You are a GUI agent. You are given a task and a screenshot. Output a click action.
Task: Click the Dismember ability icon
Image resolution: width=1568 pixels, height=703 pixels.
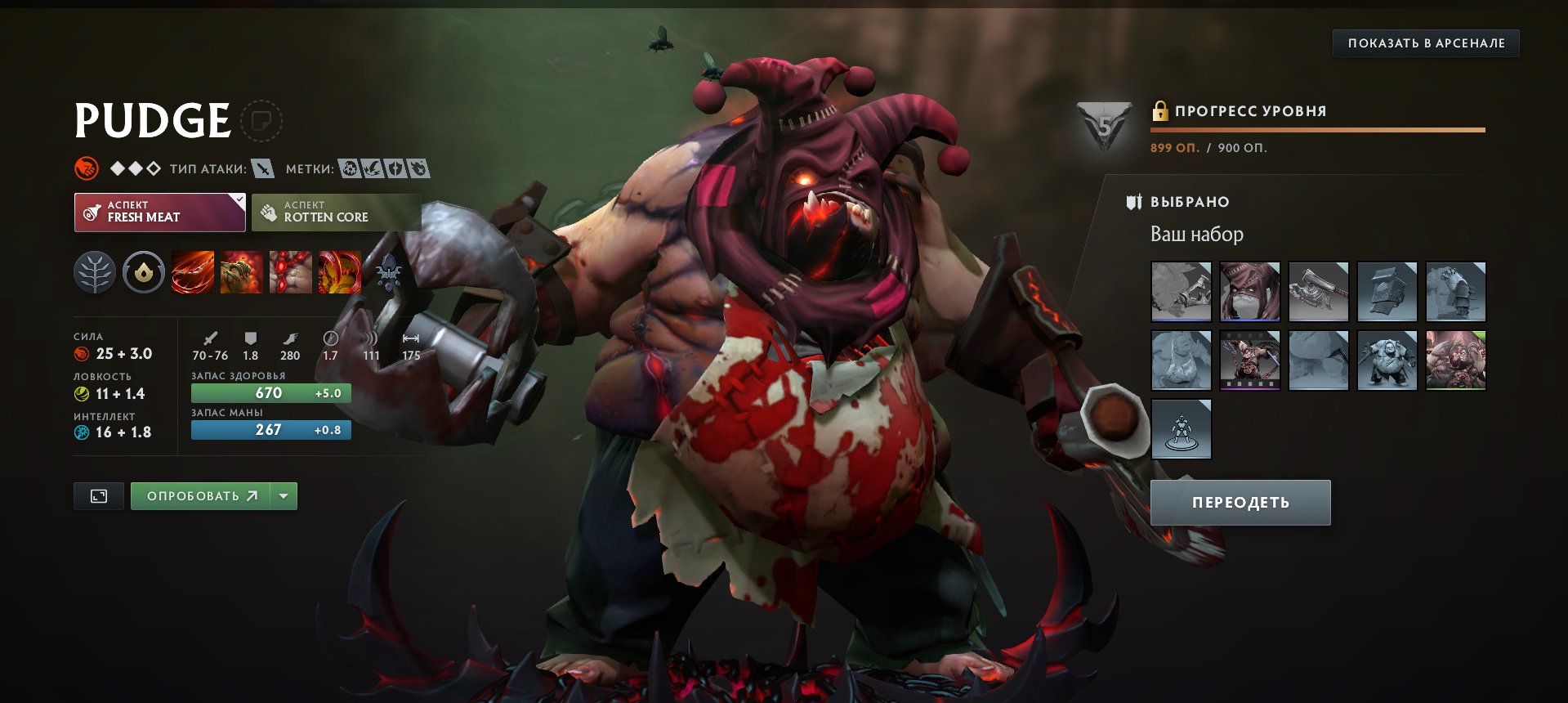tap(338, 273)
